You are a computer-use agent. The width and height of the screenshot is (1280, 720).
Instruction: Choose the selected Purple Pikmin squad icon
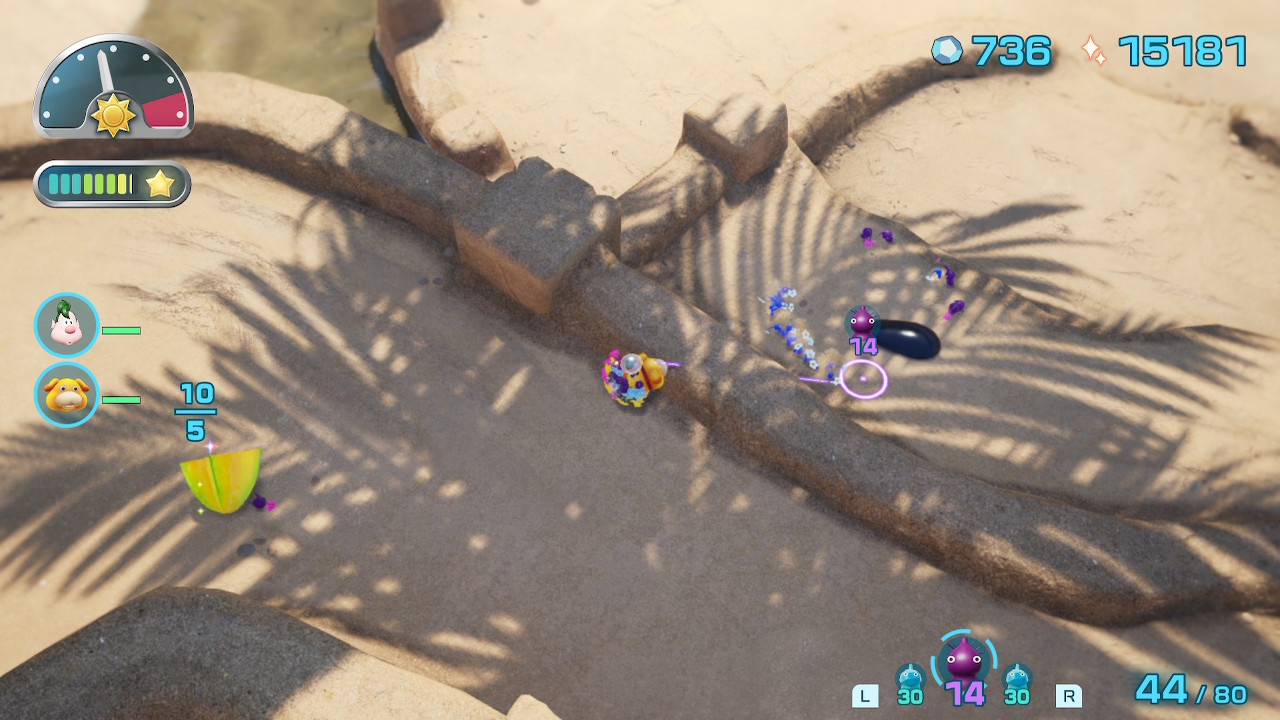click(964, 660)
